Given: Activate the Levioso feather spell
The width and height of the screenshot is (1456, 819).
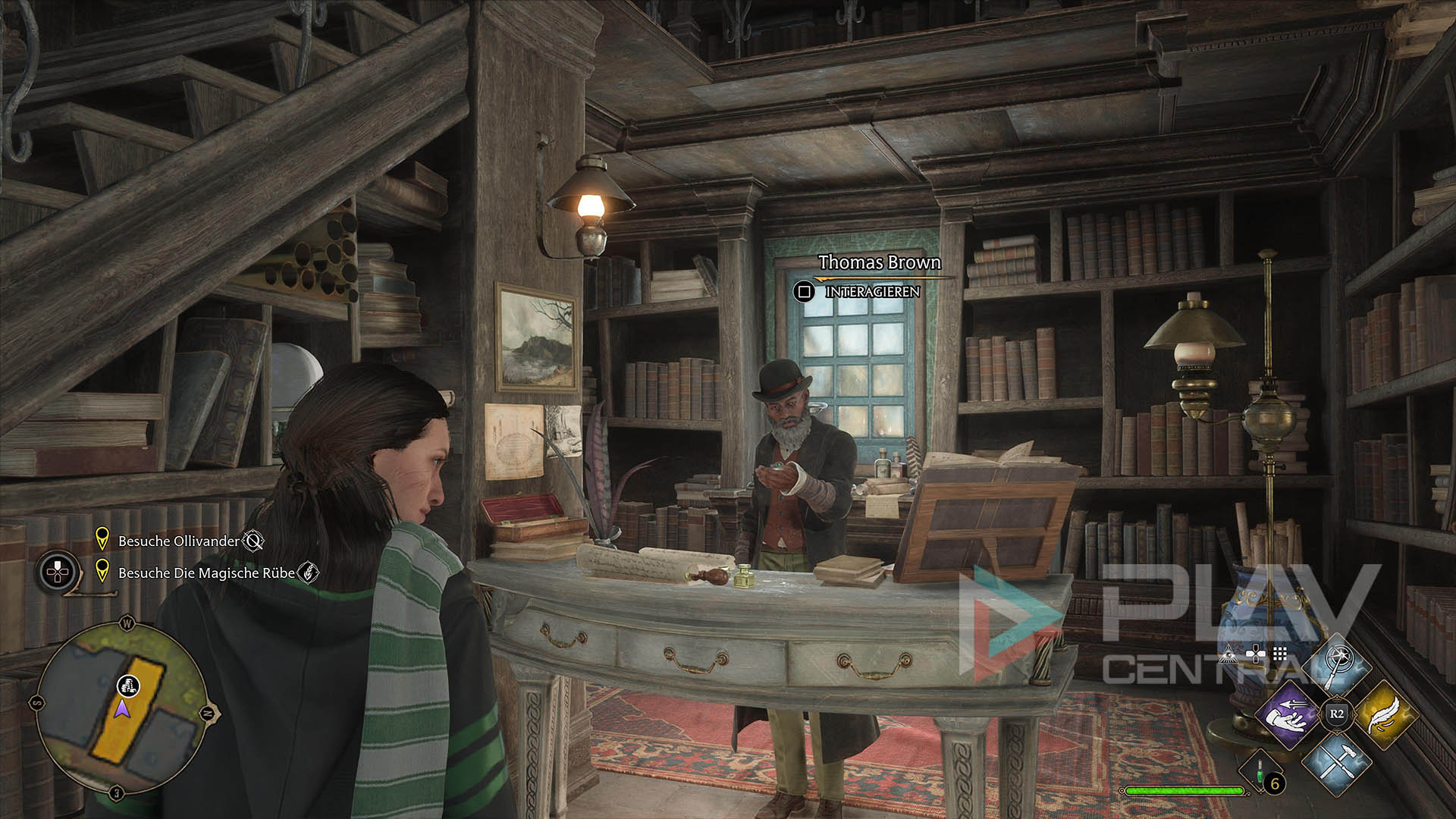Looking at the screenshot, I should (1385, 714).
